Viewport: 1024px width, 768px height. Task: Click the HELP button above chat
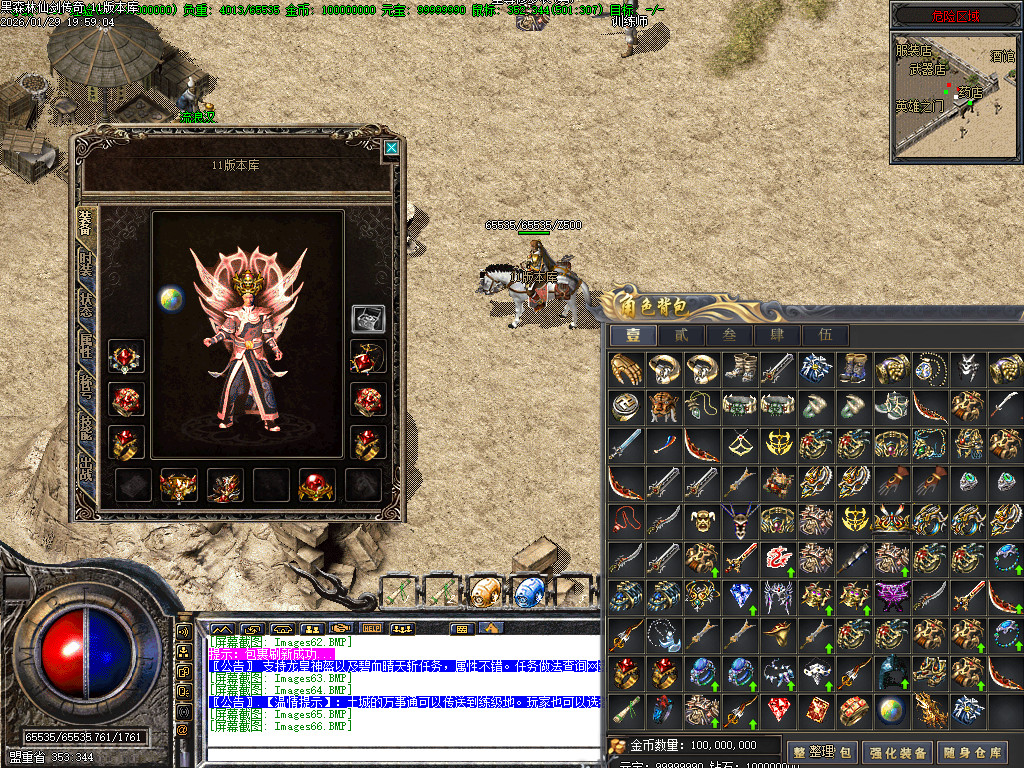tap(372, 628)
